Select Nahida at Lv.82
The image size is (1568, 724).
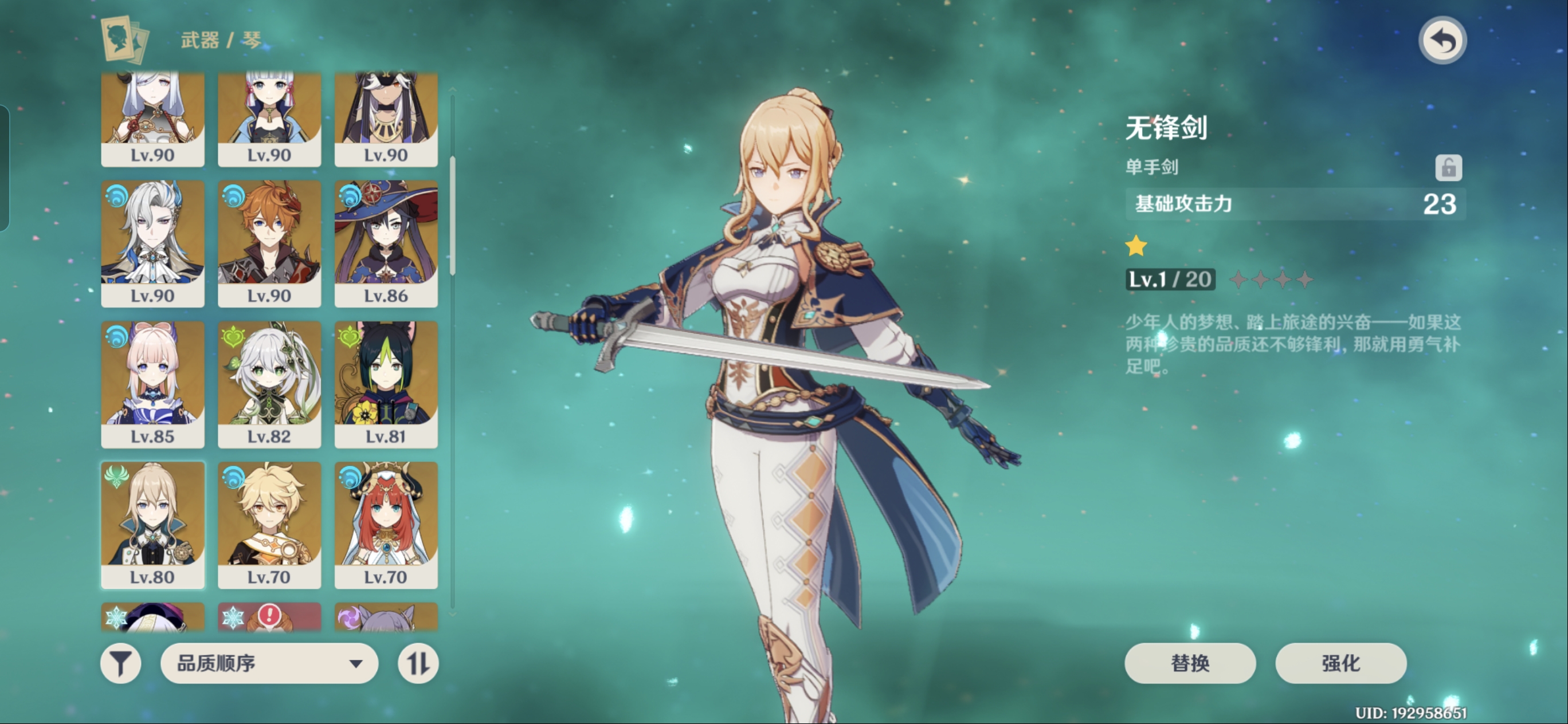coord(269,384)
